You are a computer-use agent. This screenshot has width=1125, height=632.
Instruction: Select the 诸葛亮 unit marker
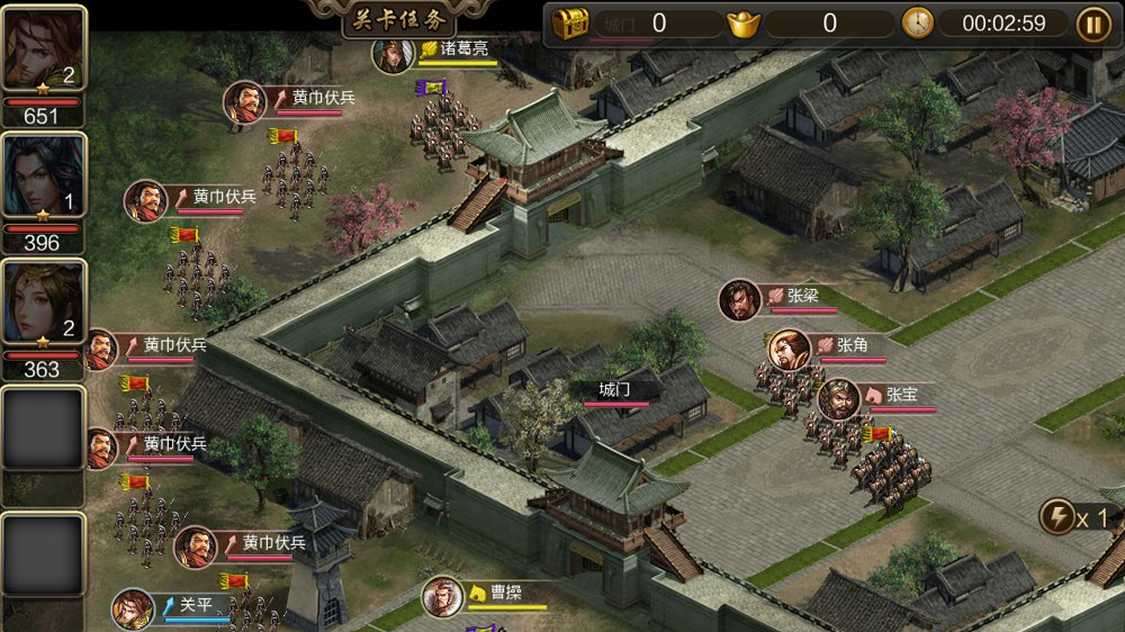tap(392, 53)
